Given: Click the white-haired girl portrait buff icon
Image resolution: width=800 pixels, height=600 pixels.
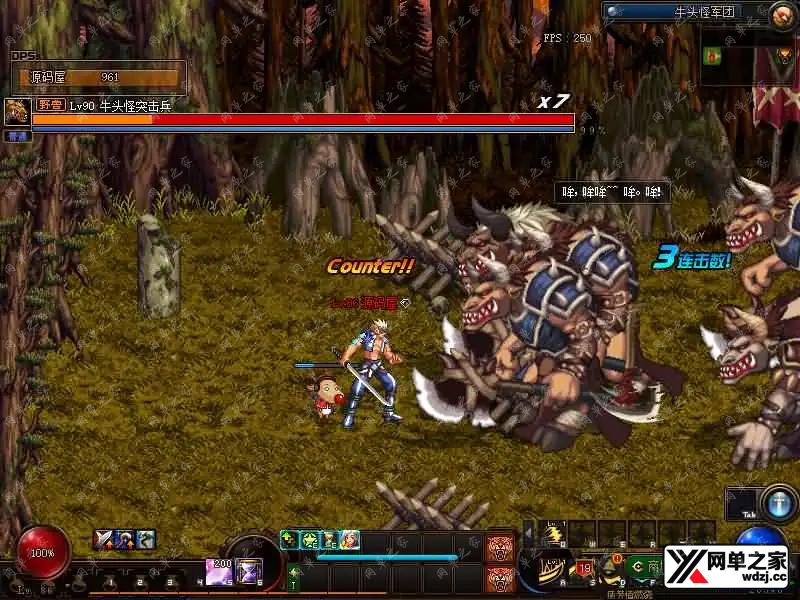Looking at the screenshot, I should (349, 540).
